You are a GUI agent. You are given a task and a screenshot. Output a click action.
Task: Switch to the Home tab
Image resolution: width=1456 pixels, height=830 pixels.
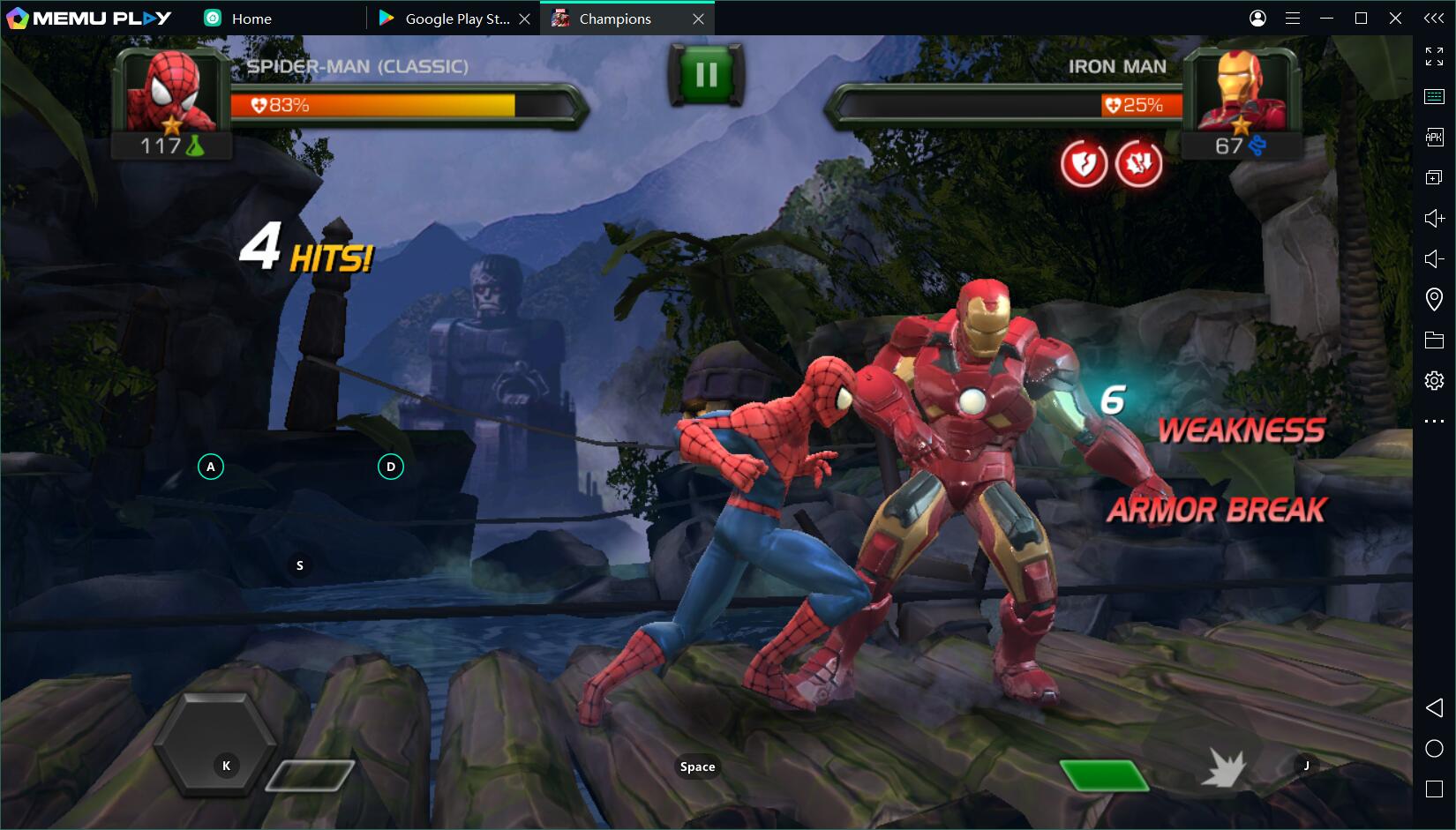click(x=251, y=19)
